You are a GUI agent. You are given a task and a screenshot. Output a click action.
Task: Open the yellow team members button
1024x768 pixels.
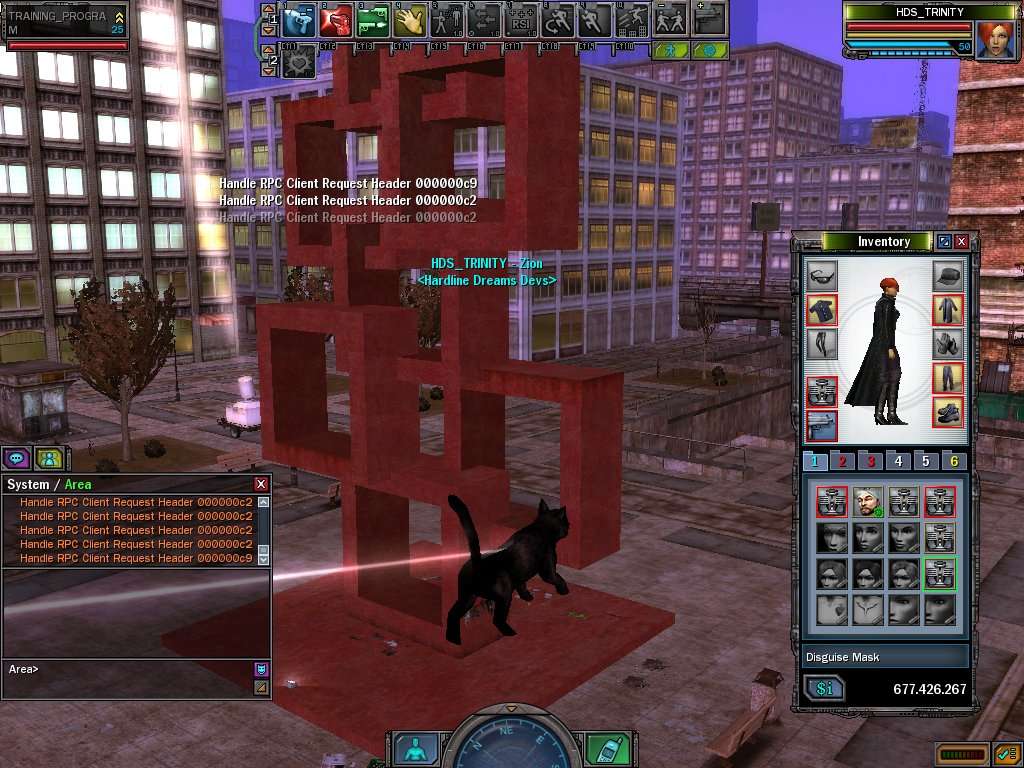click(47, 458)
